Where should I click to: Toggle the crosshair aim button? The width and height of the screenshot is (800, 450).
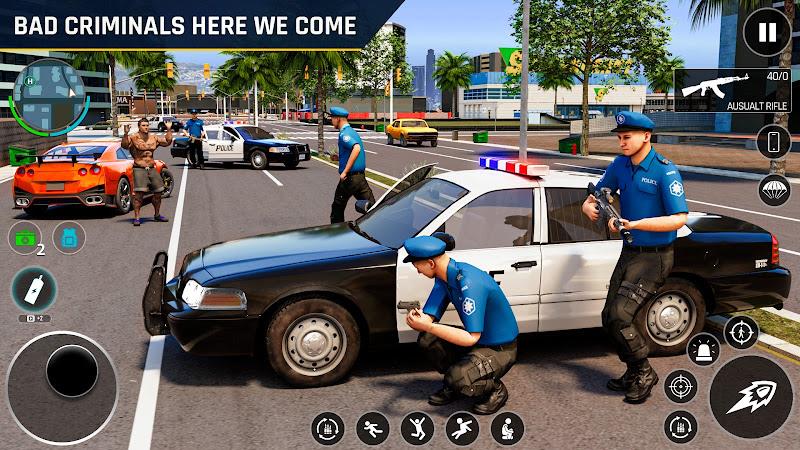tap(681, 386)
